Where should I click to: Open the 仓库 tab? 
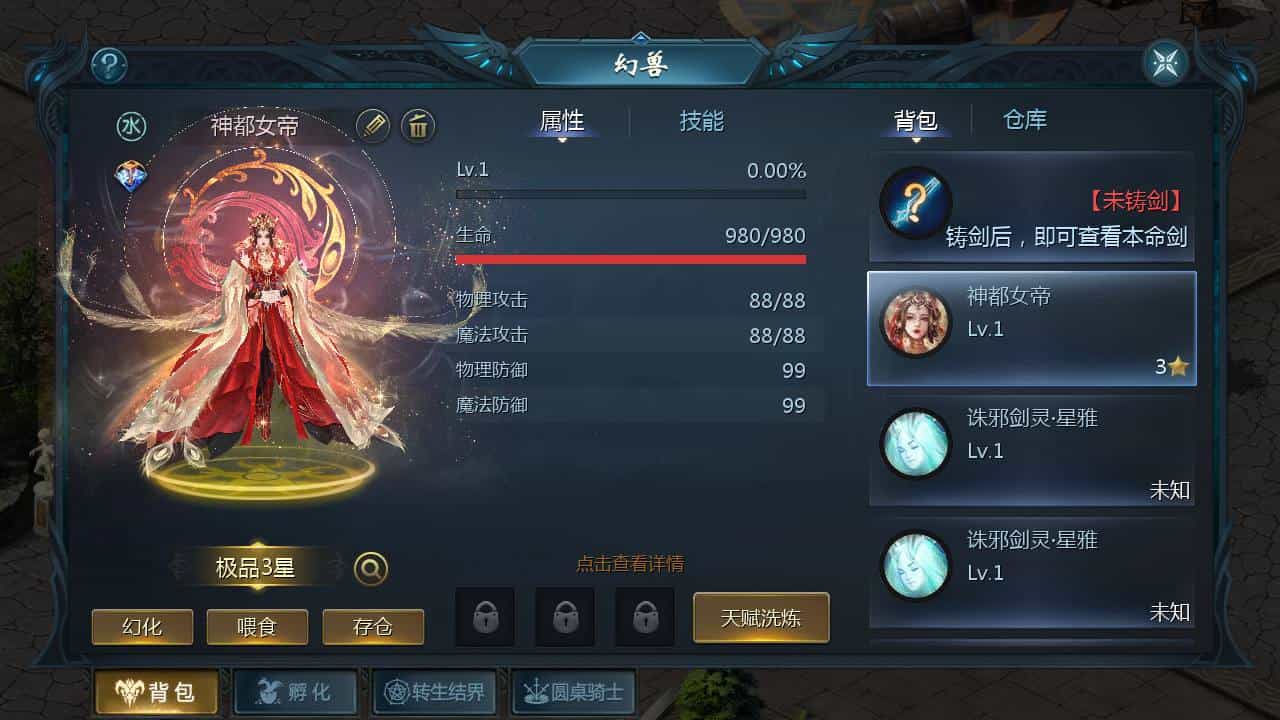pos(1025,120)
